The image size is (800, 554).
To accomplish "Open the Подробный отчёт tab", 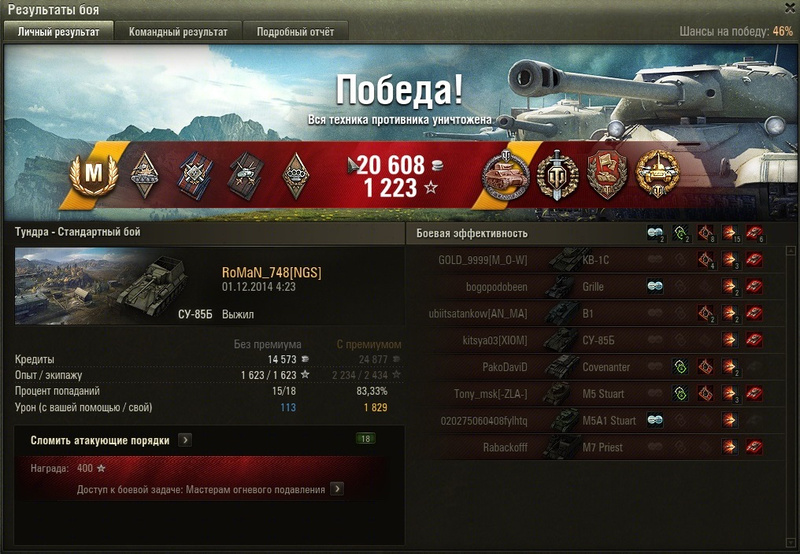I will [x=295, y=32].
